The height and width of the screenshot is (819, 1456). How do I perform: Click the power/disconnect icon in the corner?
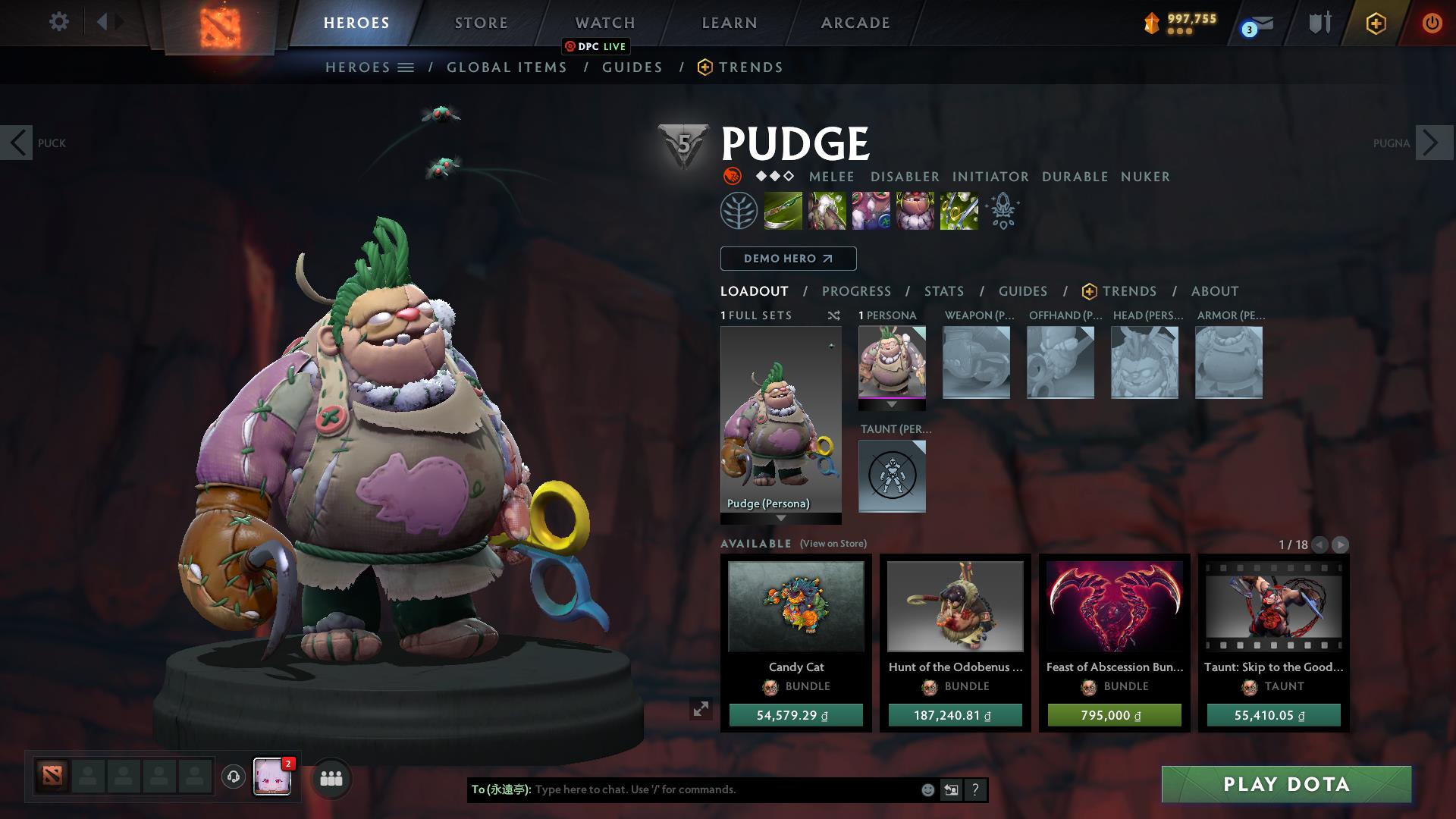(1432, 23)
